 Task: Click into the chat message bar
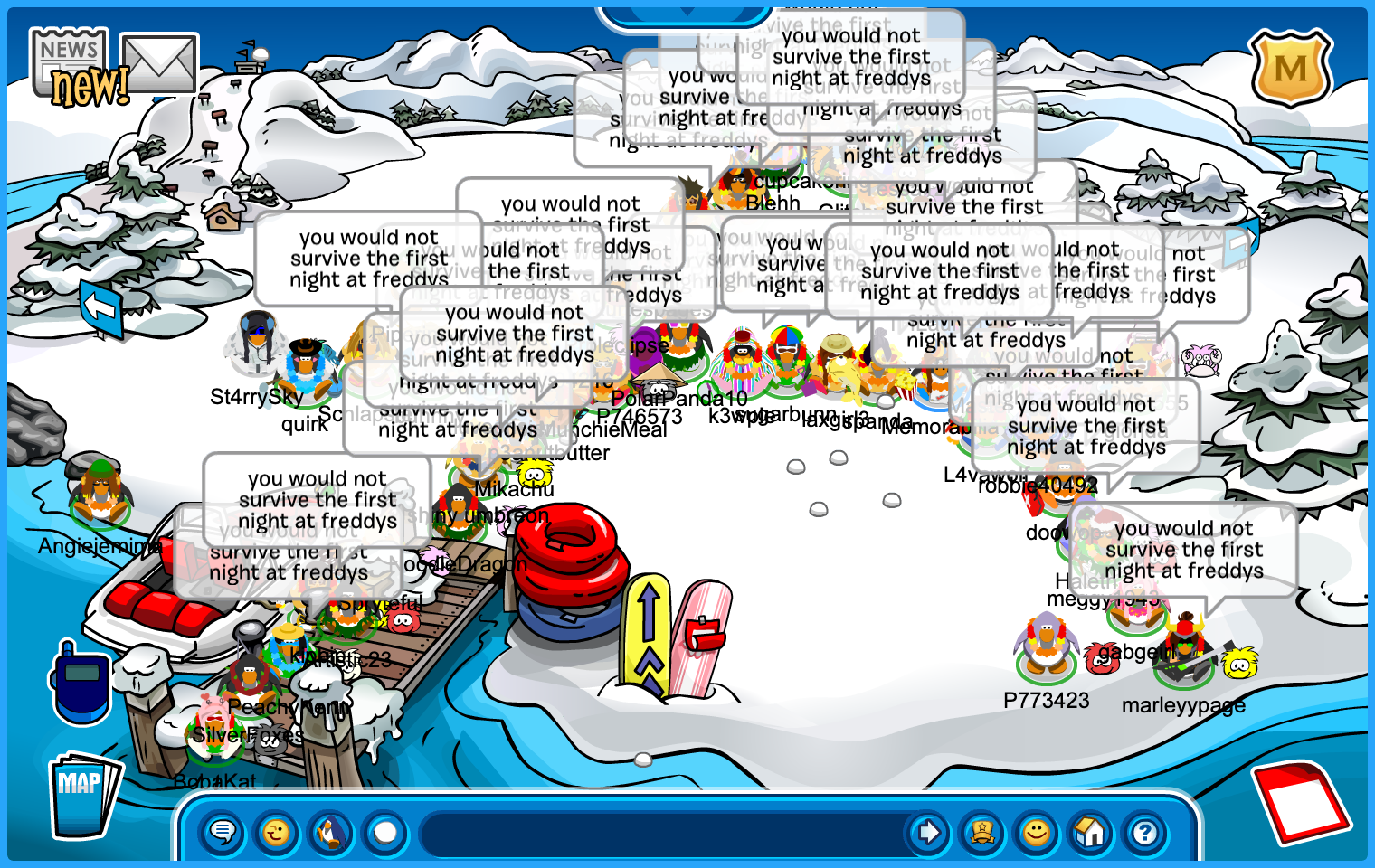(x=665, y=832)
